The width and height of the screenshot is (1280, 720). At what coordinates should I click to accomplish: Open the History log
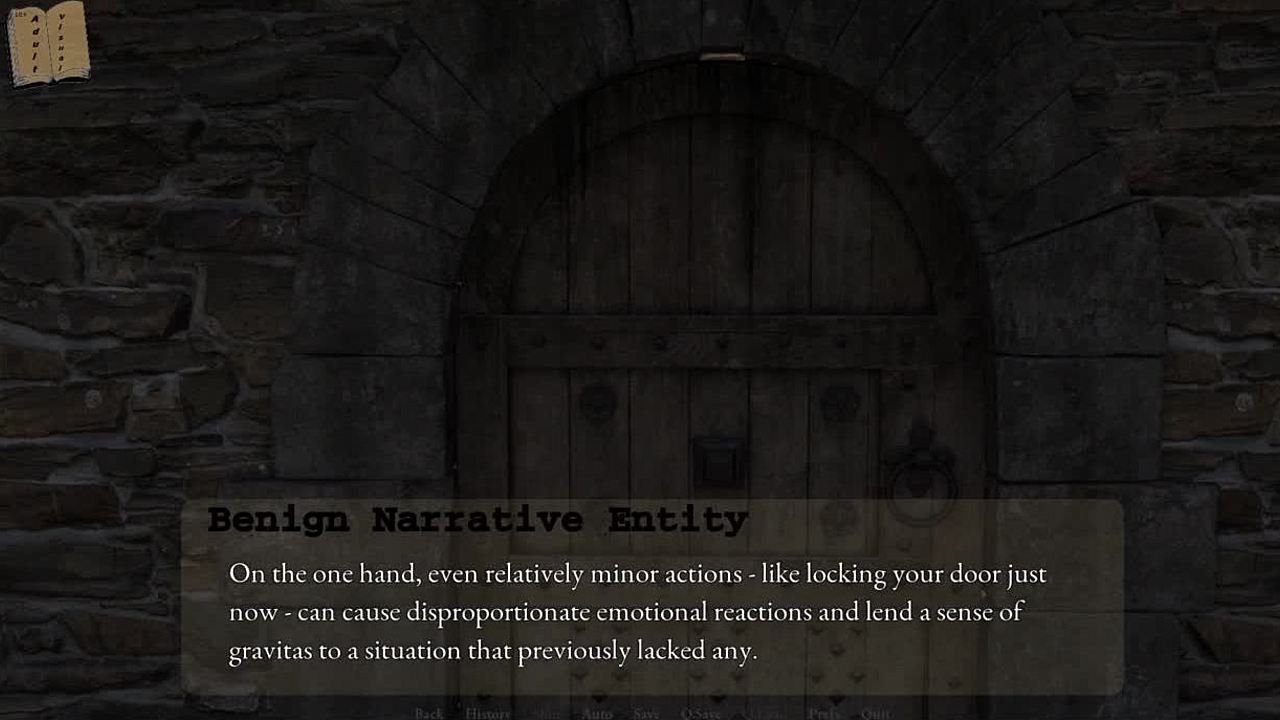pyautogui.click(x=487, y=713)
